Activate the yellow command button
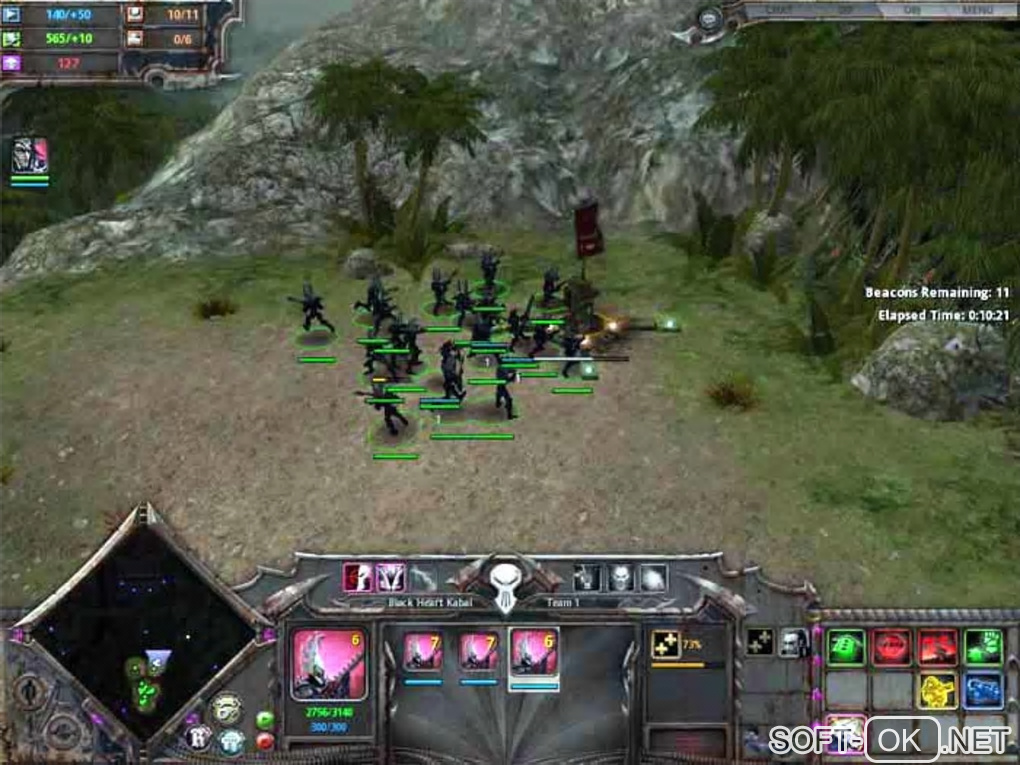Viewport: 1020px width, 765px height. pyautogui.click(x=937, y=690)
